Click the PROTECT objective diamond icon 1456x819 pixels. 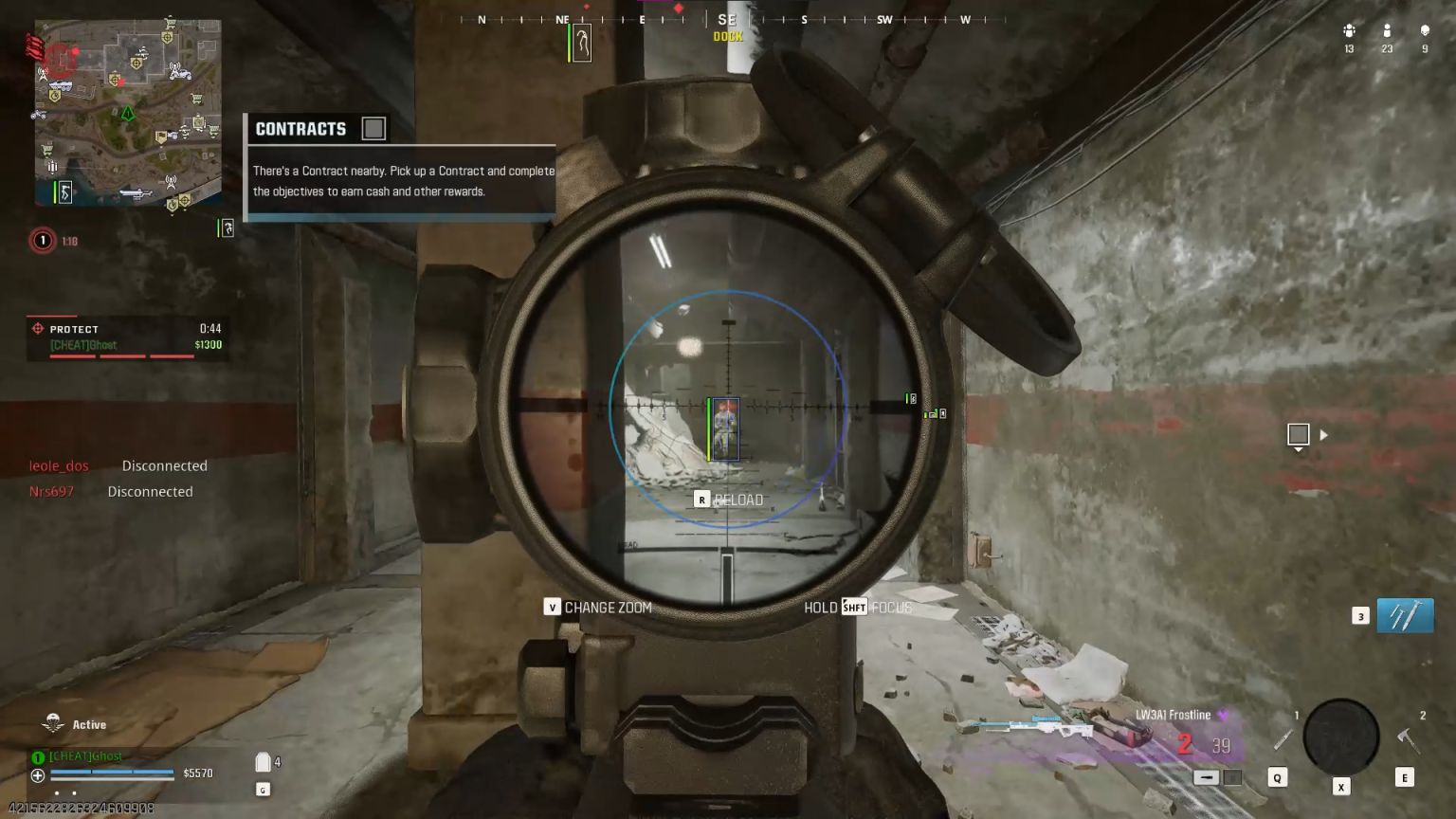(x=36, y=329)
